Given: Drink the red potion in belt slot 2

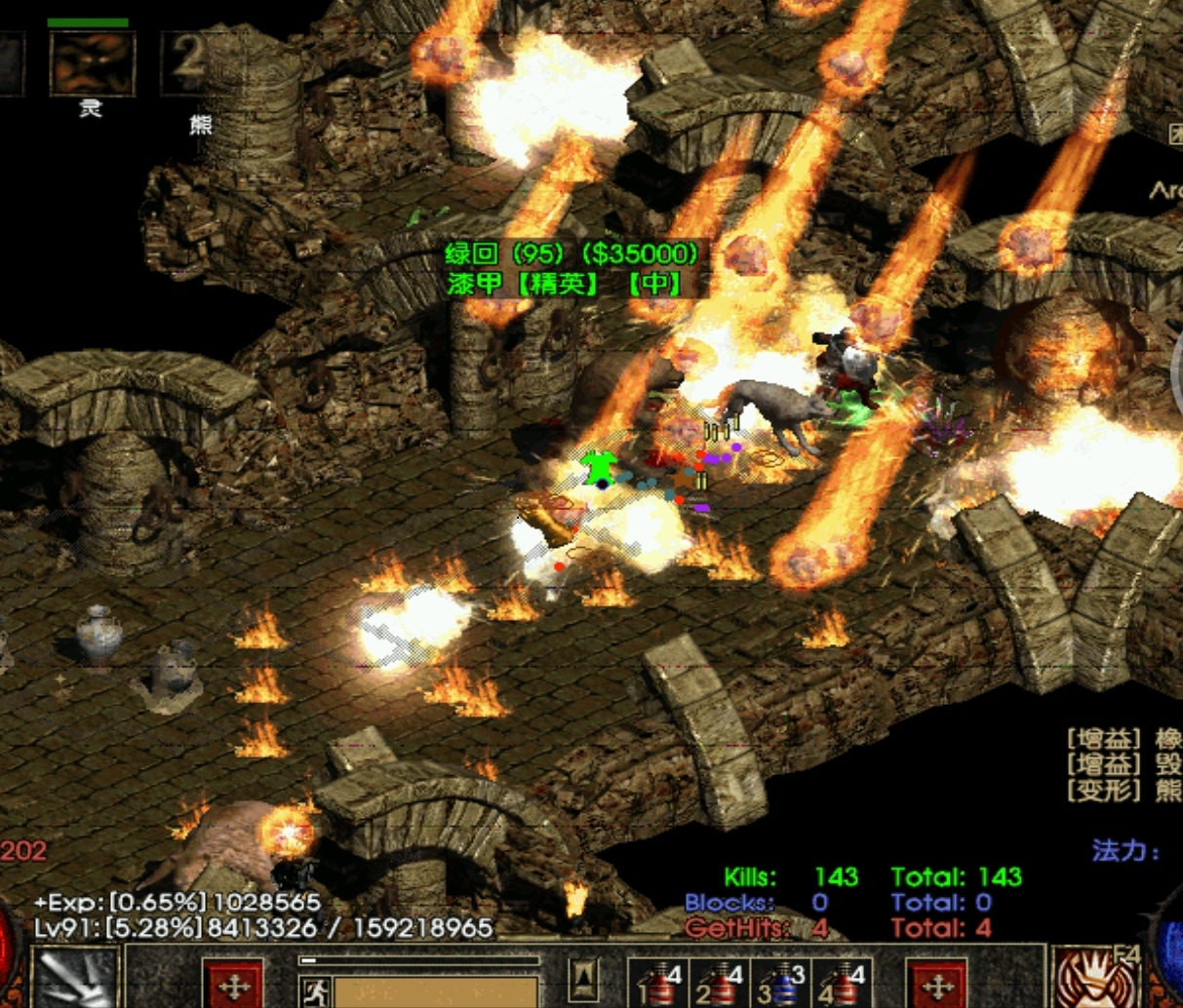Looking at the screenshot, I should (x=721, y=983).
